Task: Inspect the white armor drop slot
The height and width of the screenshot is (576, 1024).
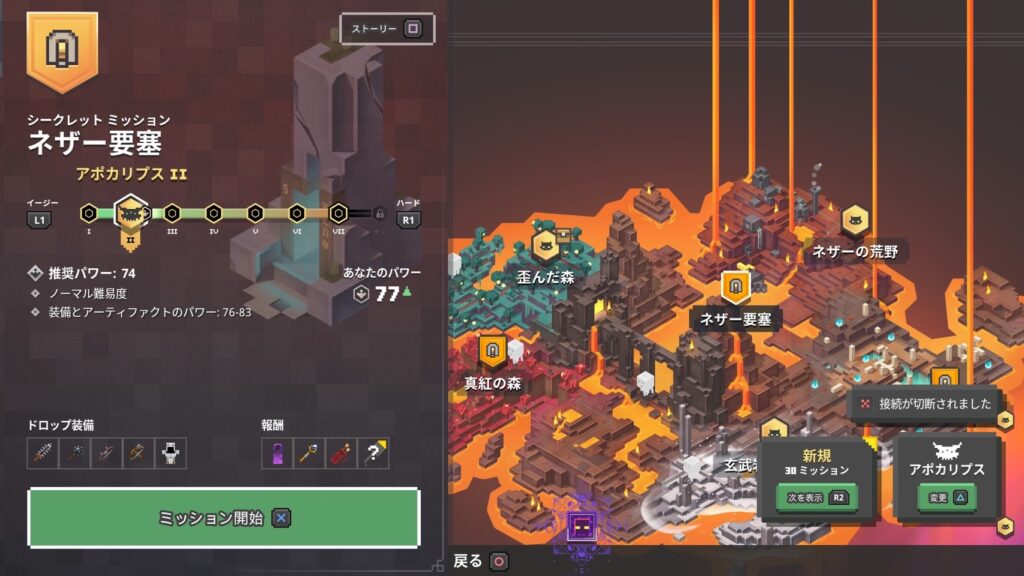Action: [x=171, y=453]
